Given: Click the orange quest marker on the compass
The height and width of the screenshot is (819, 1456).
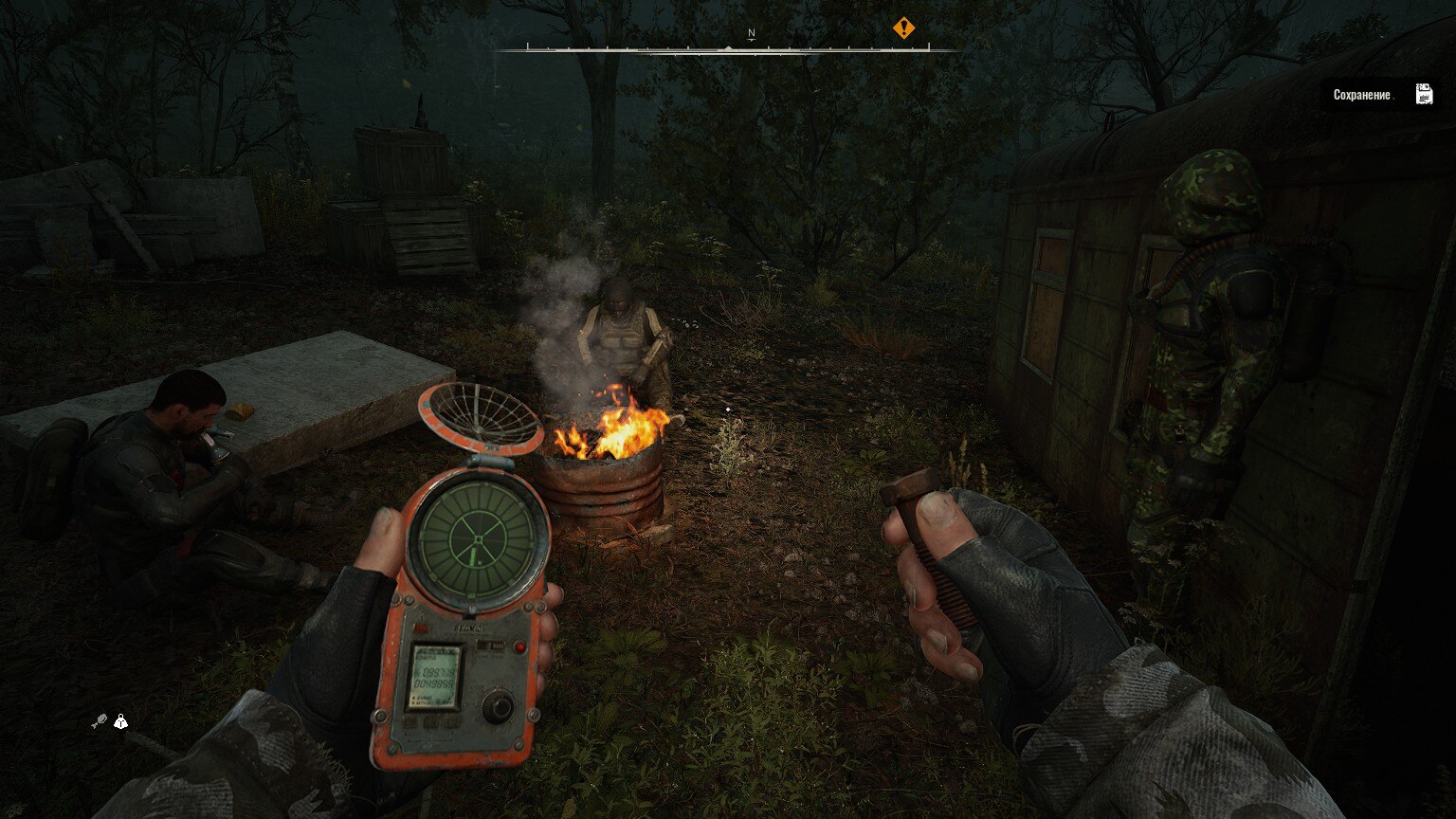Looking at the screenshot, I should coord(903,28).
